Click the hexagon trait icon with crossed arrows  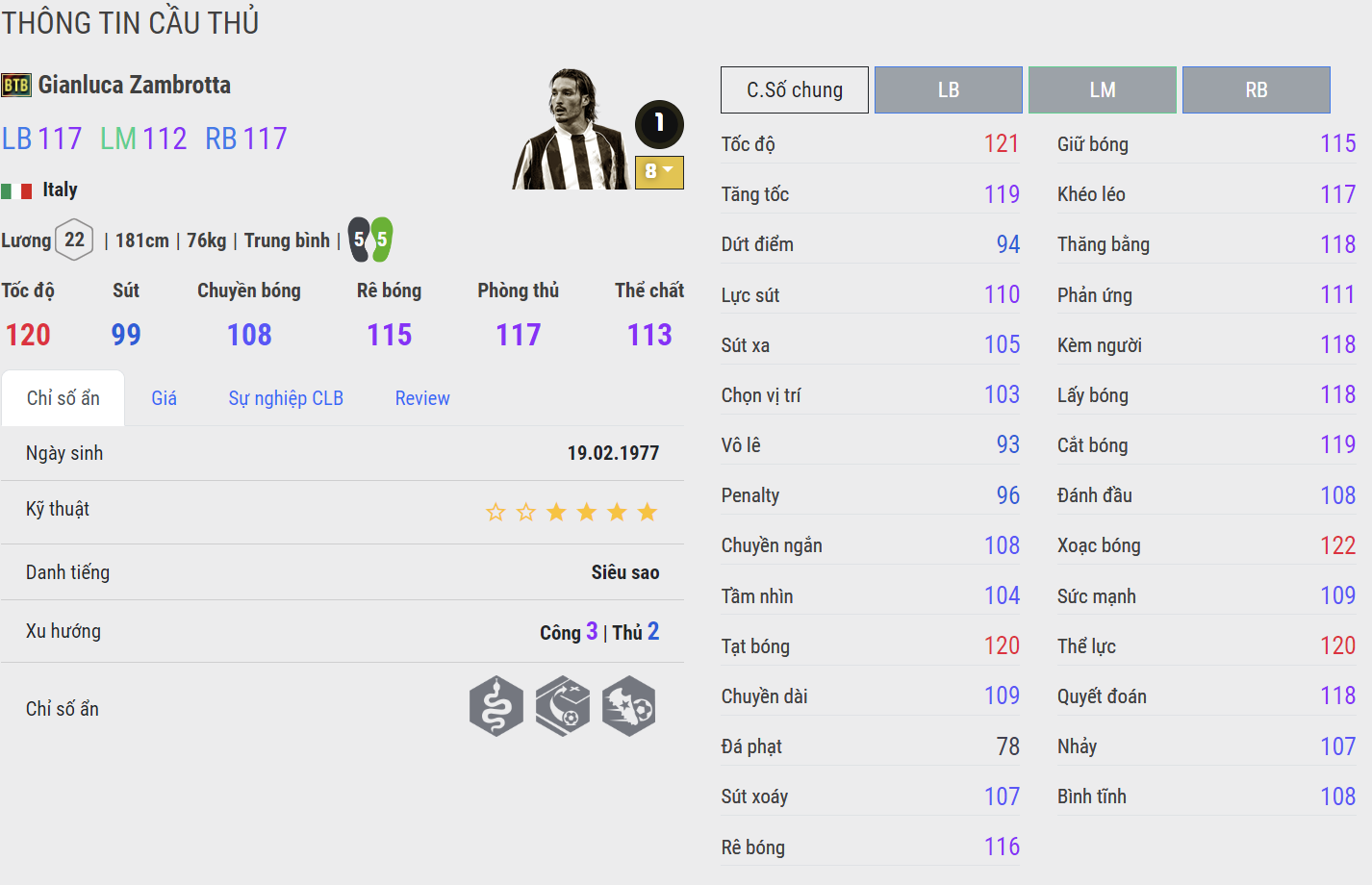pyautogui.click(x=563, y=706)
